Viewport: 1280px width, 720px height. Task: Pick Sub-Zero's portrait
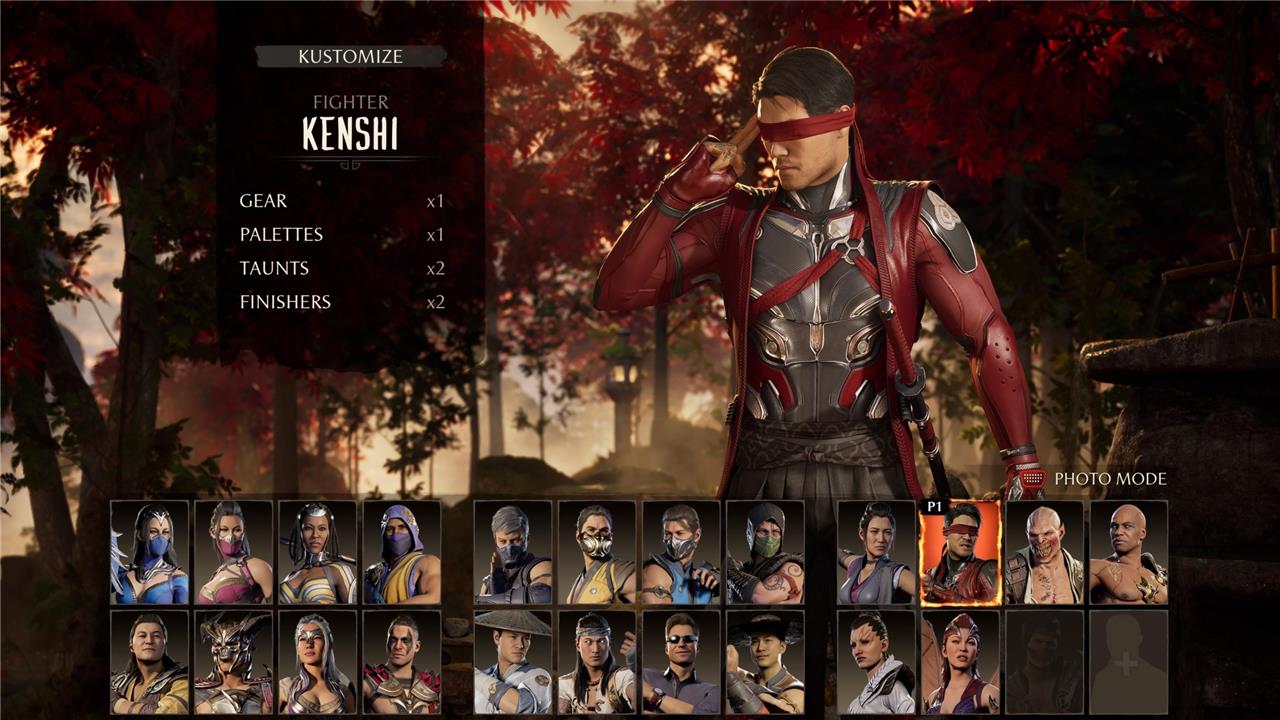coord(681,552)
